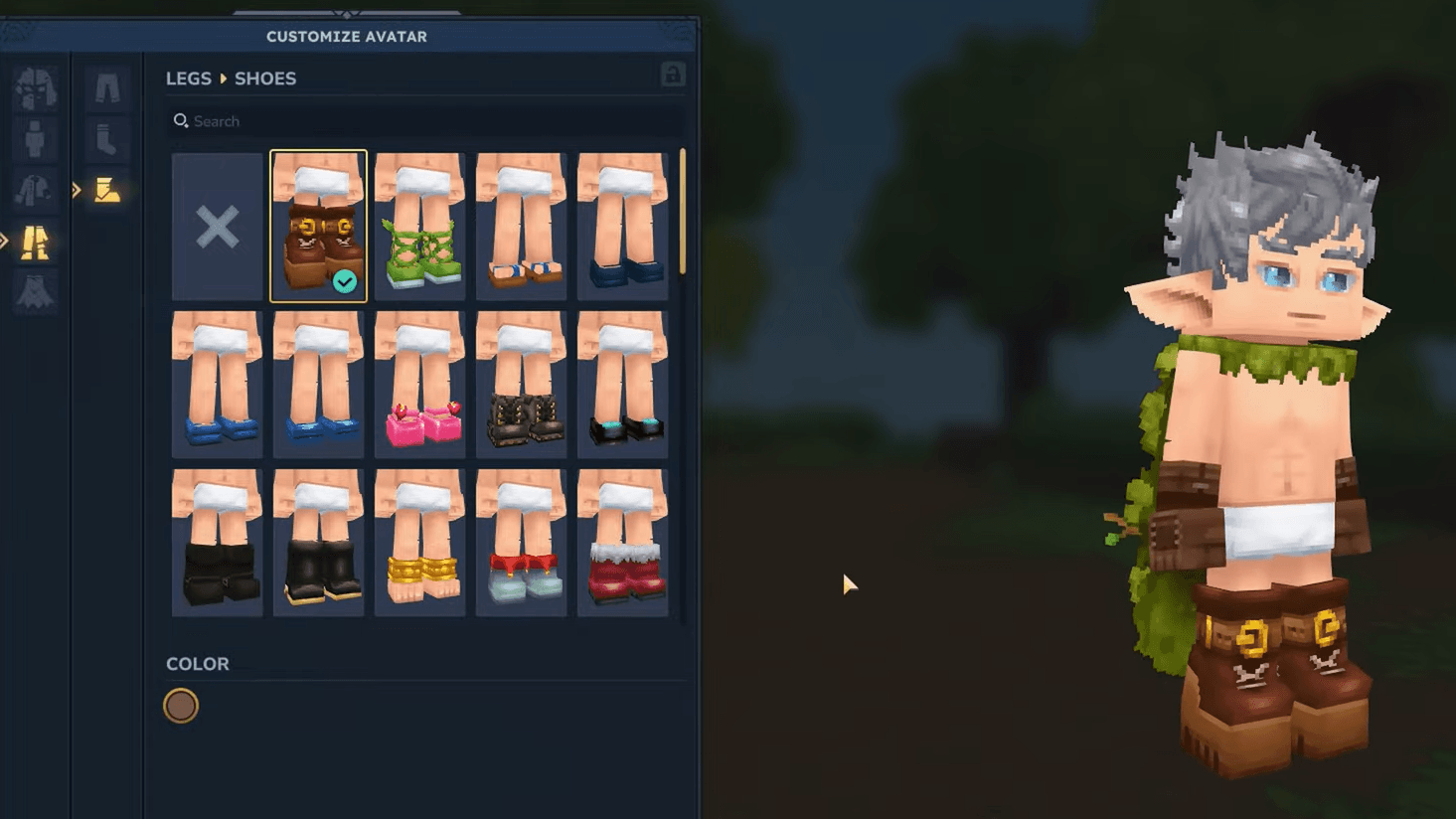This screenshot has width=1456, height=819.
Task: Expand the arrow next to the Shoes icon
Action: [x=77, y=189]
